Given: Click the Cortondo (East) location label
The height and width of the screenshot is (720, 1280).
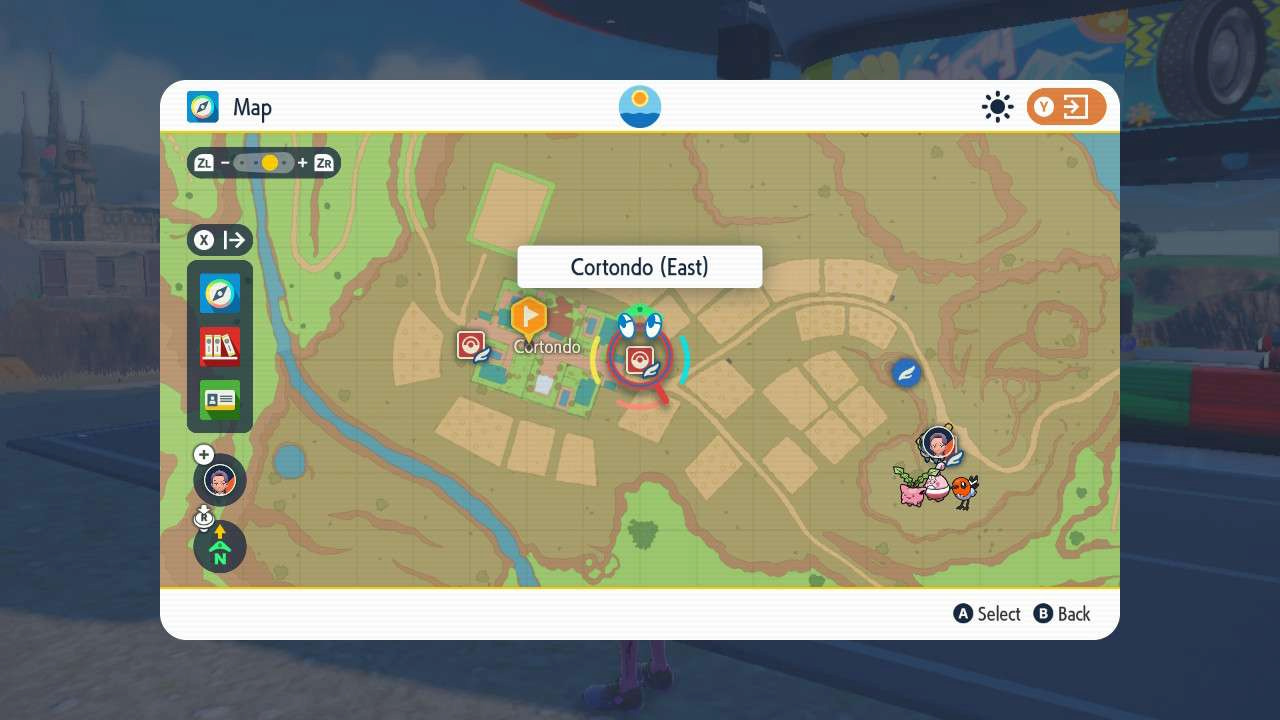Looking at the screenshot, I should click(x=639, y=267).
